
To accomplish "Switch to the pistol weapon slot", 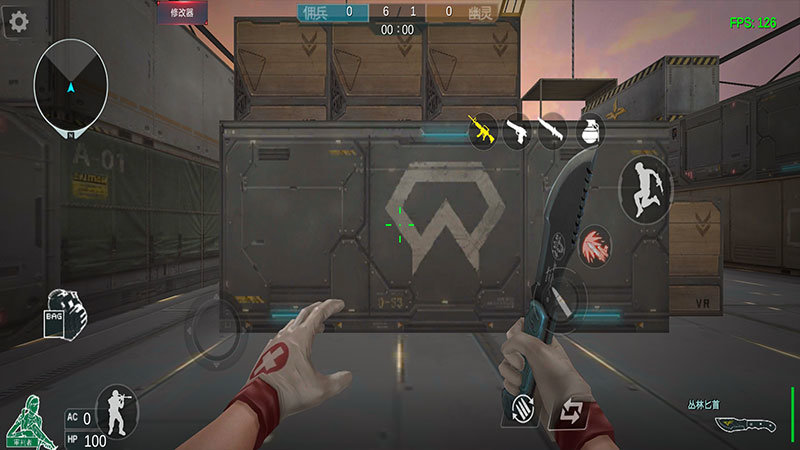I will point(517,131).
